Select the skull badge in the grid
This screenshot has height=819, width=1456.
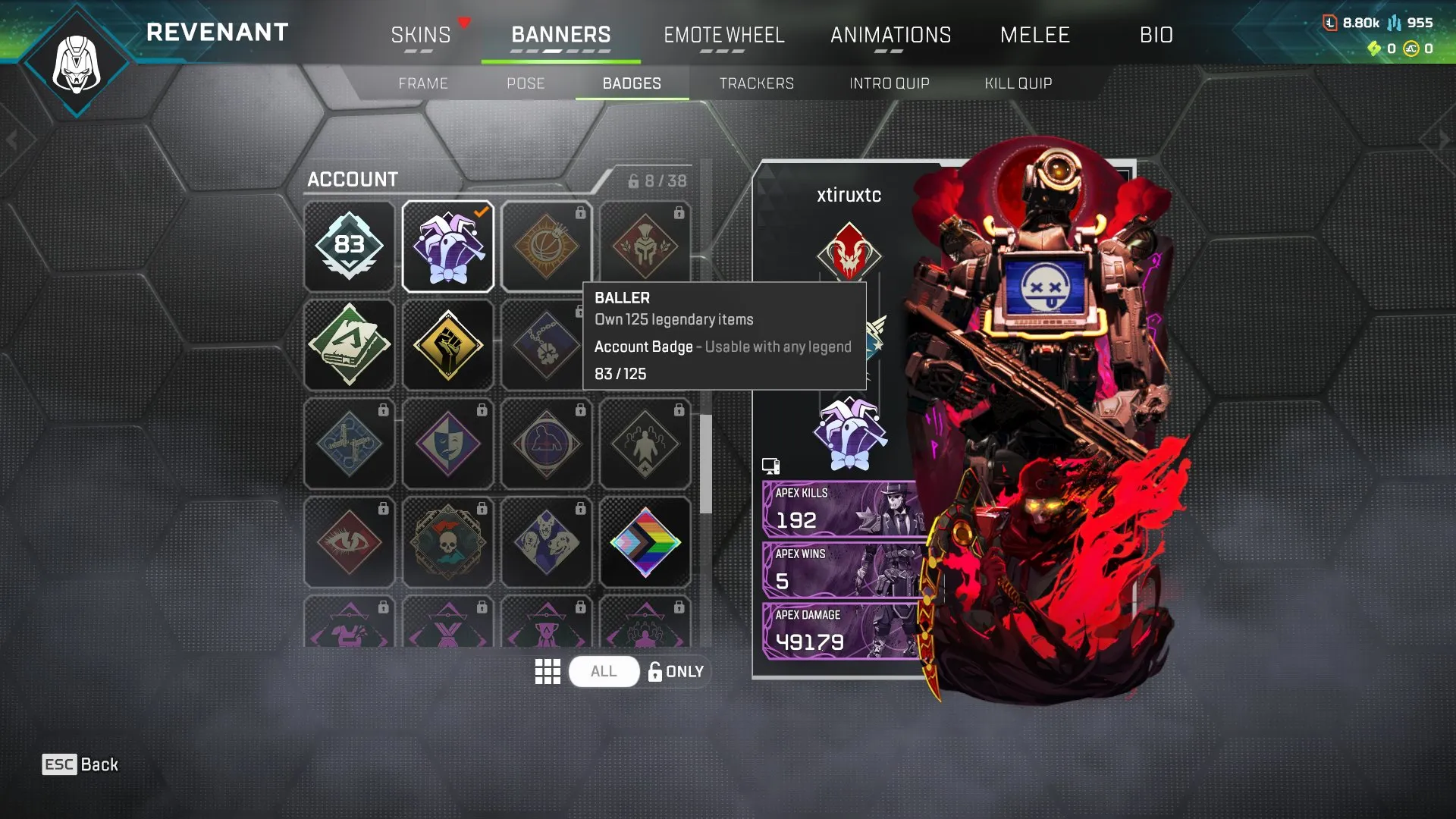(447, 541)
